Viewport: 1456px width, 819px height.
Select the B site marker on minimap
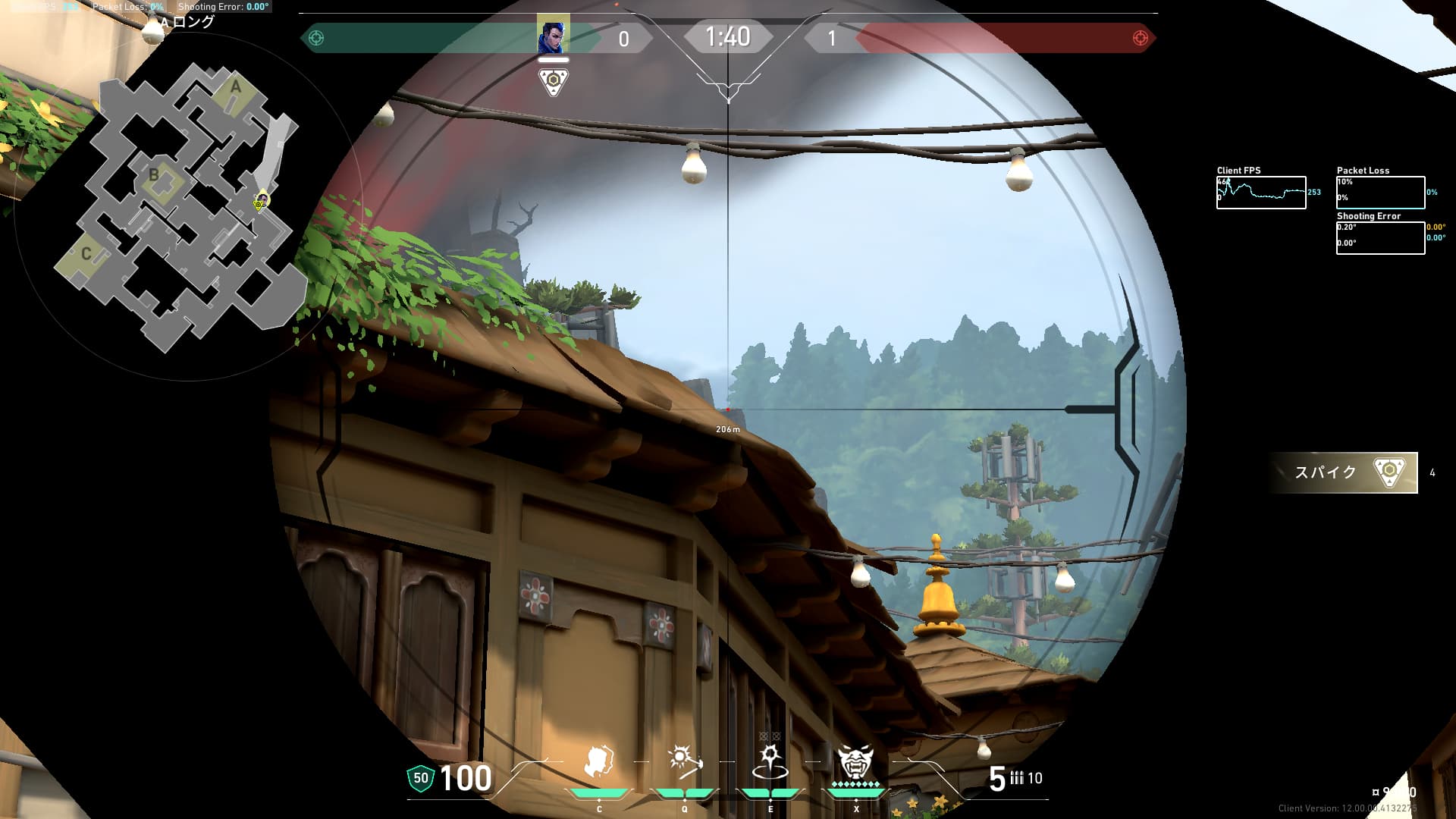click(x=154, y=176)
